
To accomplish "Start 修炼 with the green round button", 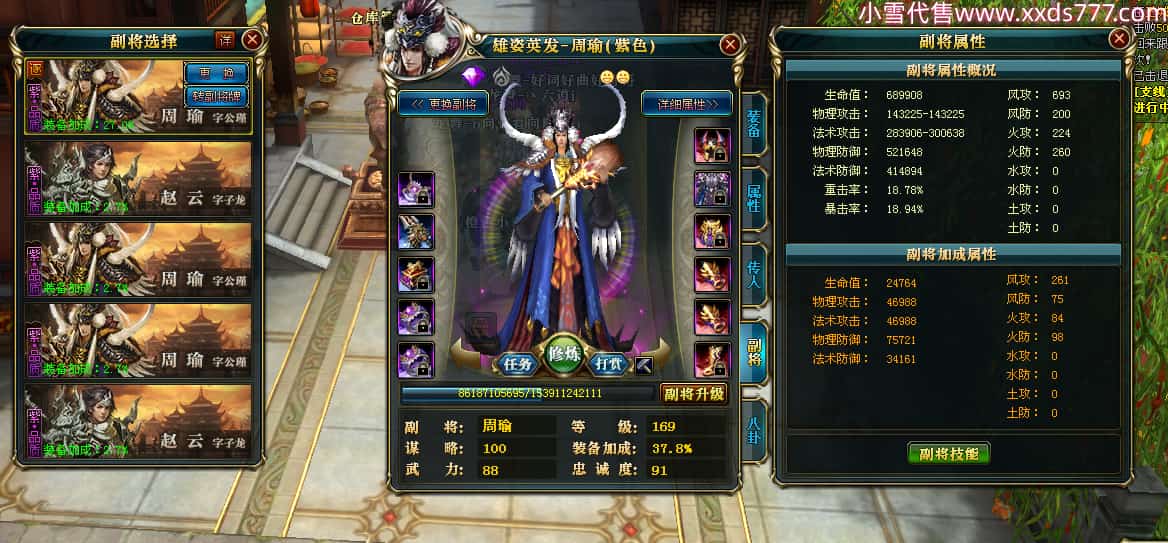I will point(564,356).
